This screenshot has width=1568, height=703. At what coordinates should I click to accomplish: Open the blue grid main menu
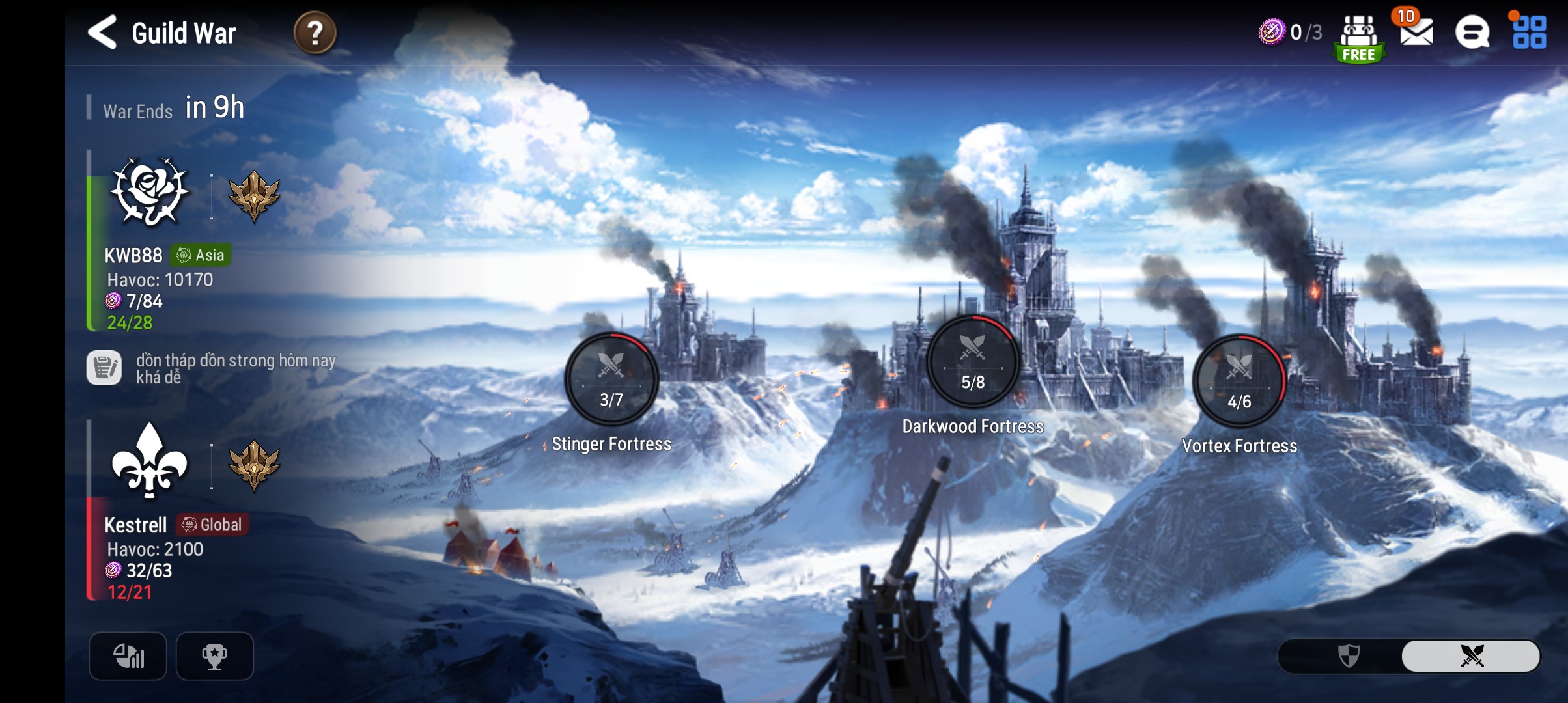[1529, 33]
